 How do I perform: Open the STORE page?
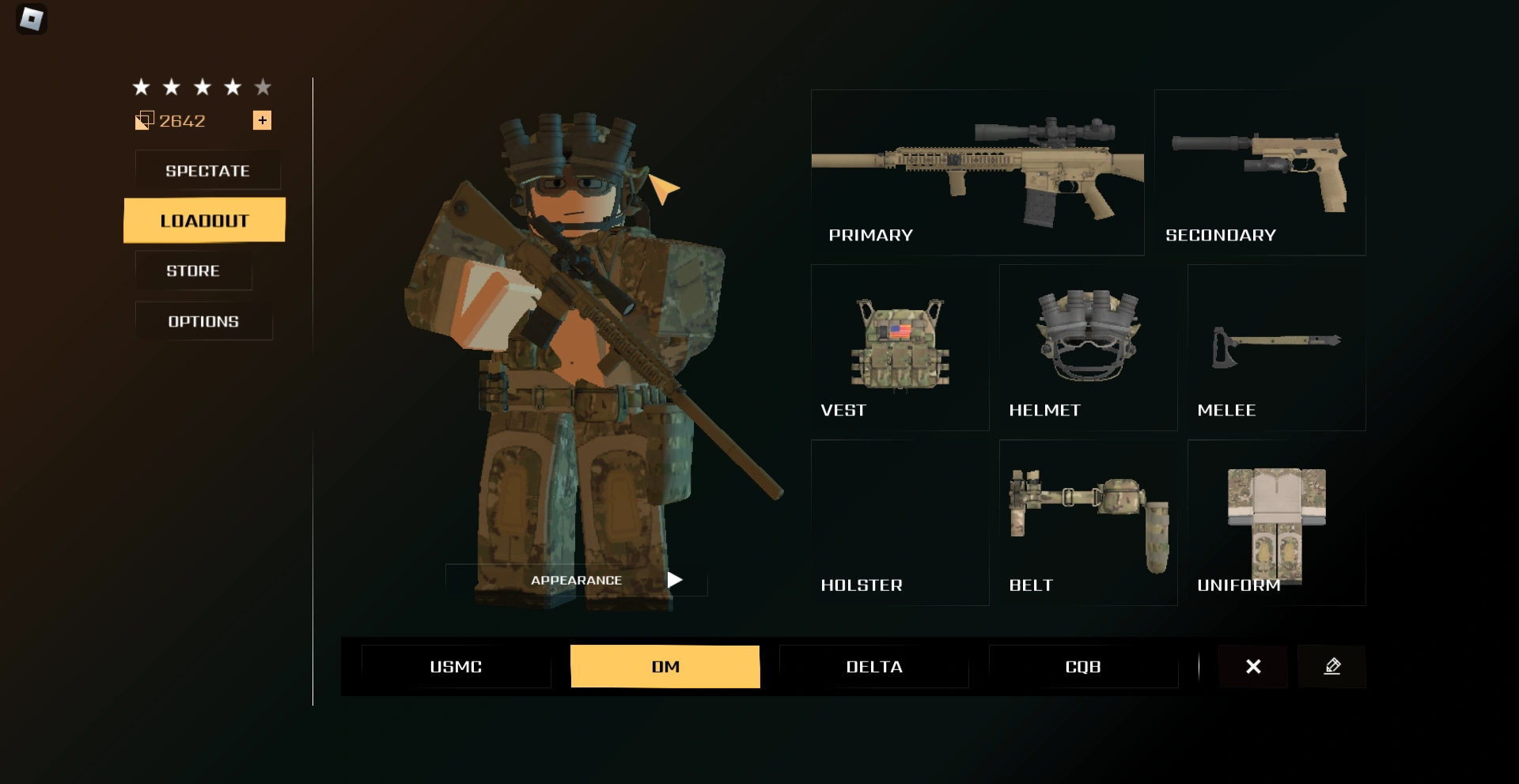pyautogui.click(x=192, y=271)
